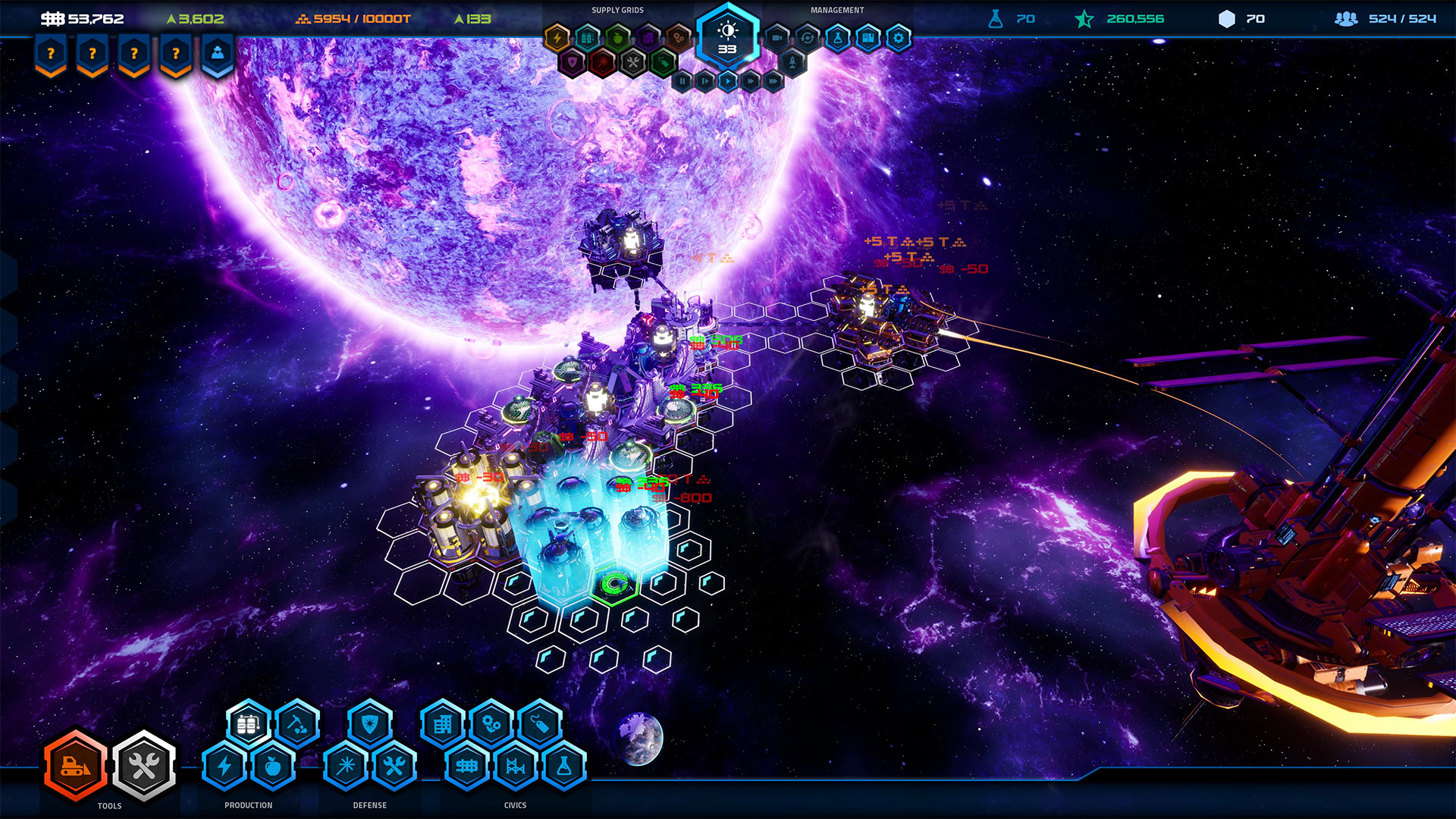Open the scaffolding building option in Civics
The width and height of the screenshot is (1456, 819).
516,766
